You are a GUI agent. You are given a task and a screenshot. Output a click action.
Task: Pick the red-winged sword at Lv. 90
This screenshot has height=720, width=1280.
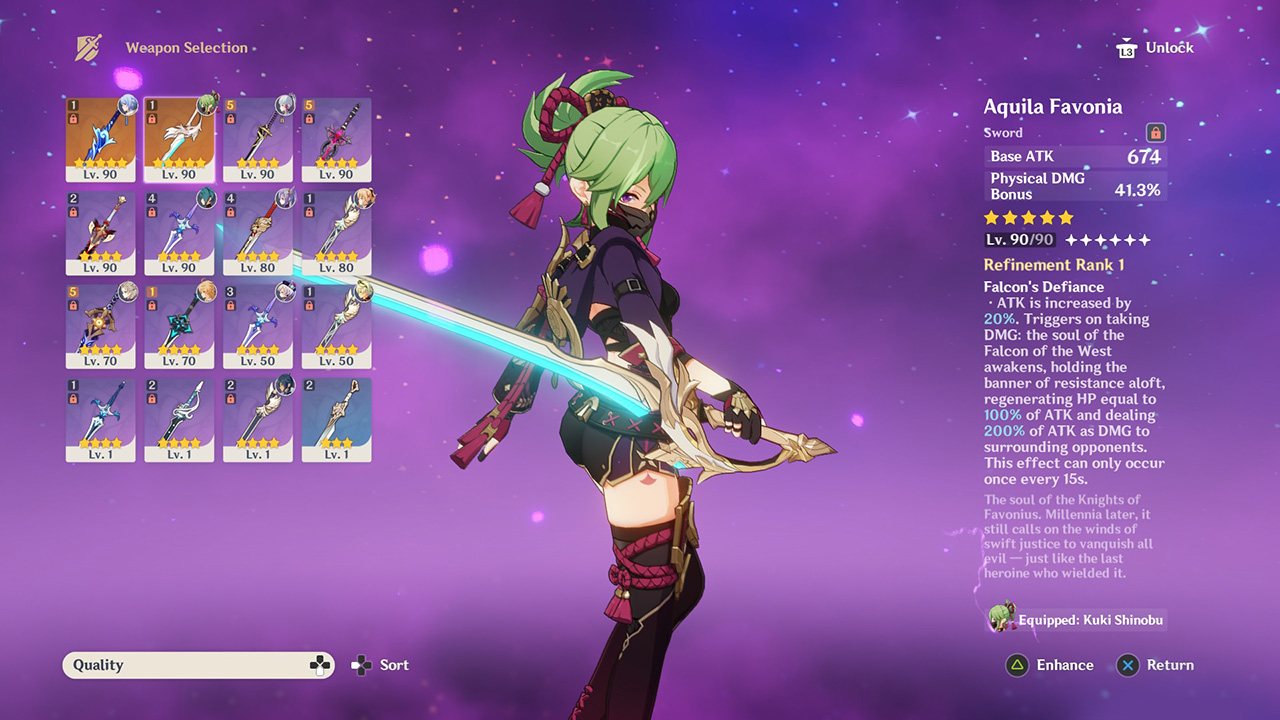[x=101, y=229]
